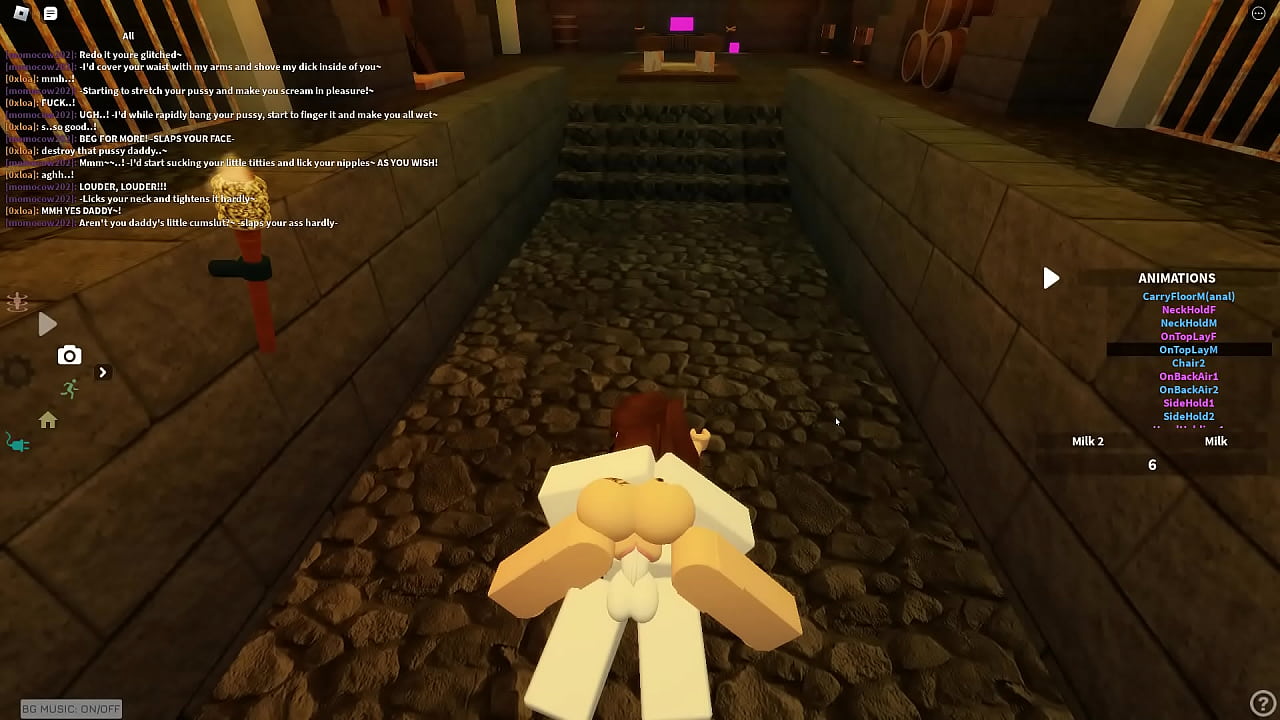The height and width of the screenshot is (720, 1280).
Task: Open the settings gear icon
Action: point(17,372)
